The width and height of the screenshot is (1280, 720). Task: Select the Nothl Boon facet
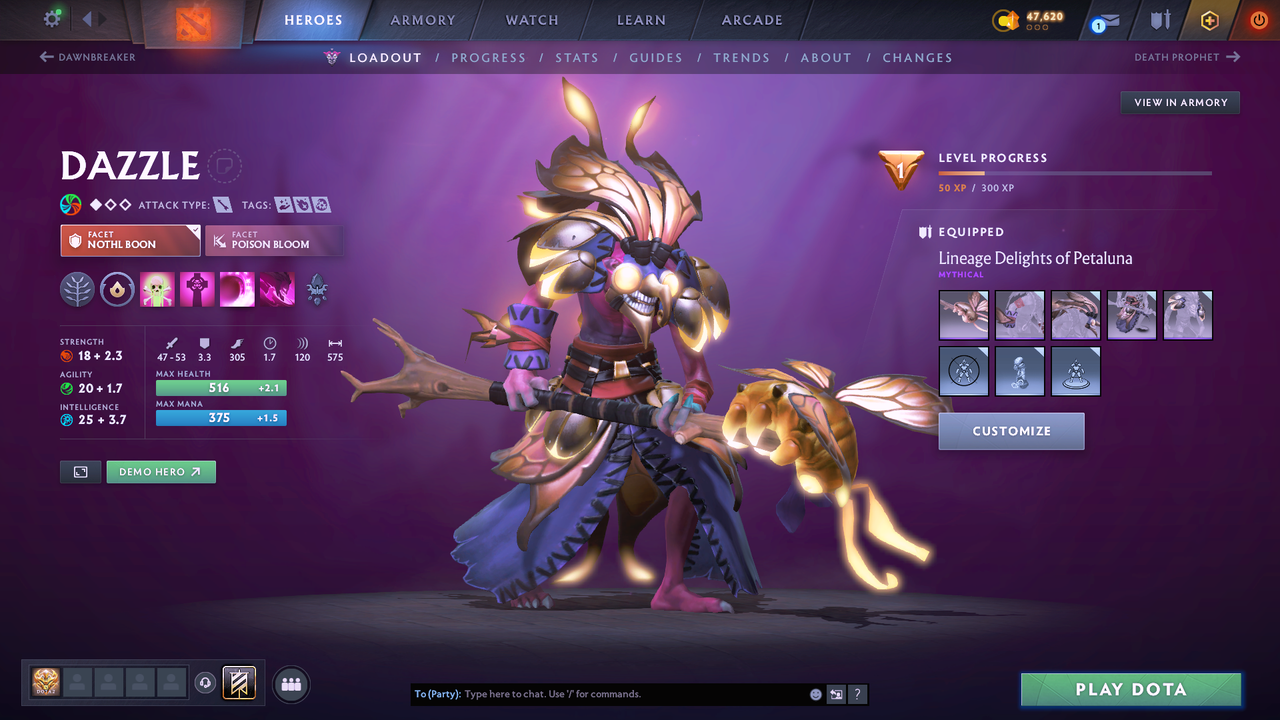tap(130, 240)
